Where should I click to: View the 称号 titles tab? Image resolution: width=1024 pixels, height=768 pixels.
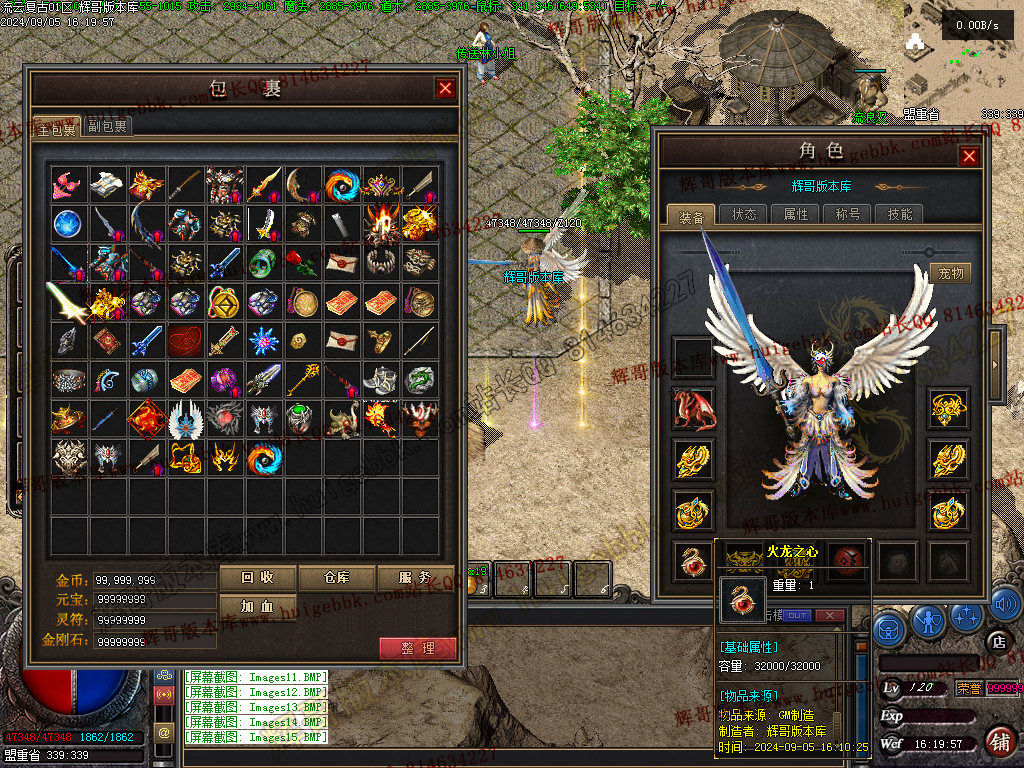pos(847,214)
